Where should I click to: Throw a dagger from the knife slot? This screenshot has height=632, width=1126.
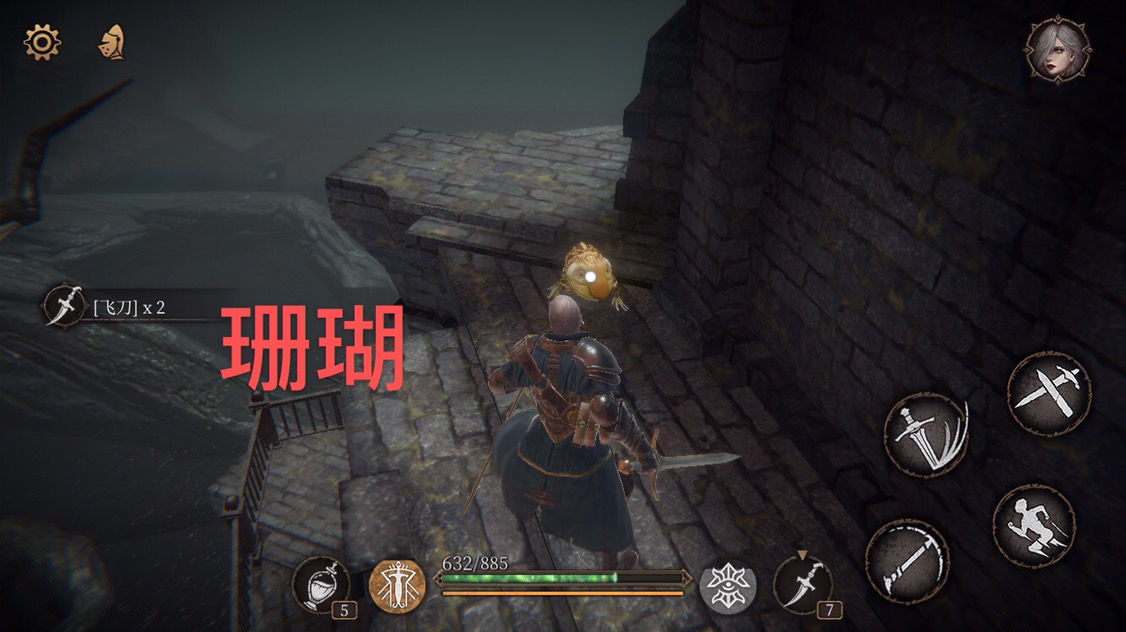804,584
